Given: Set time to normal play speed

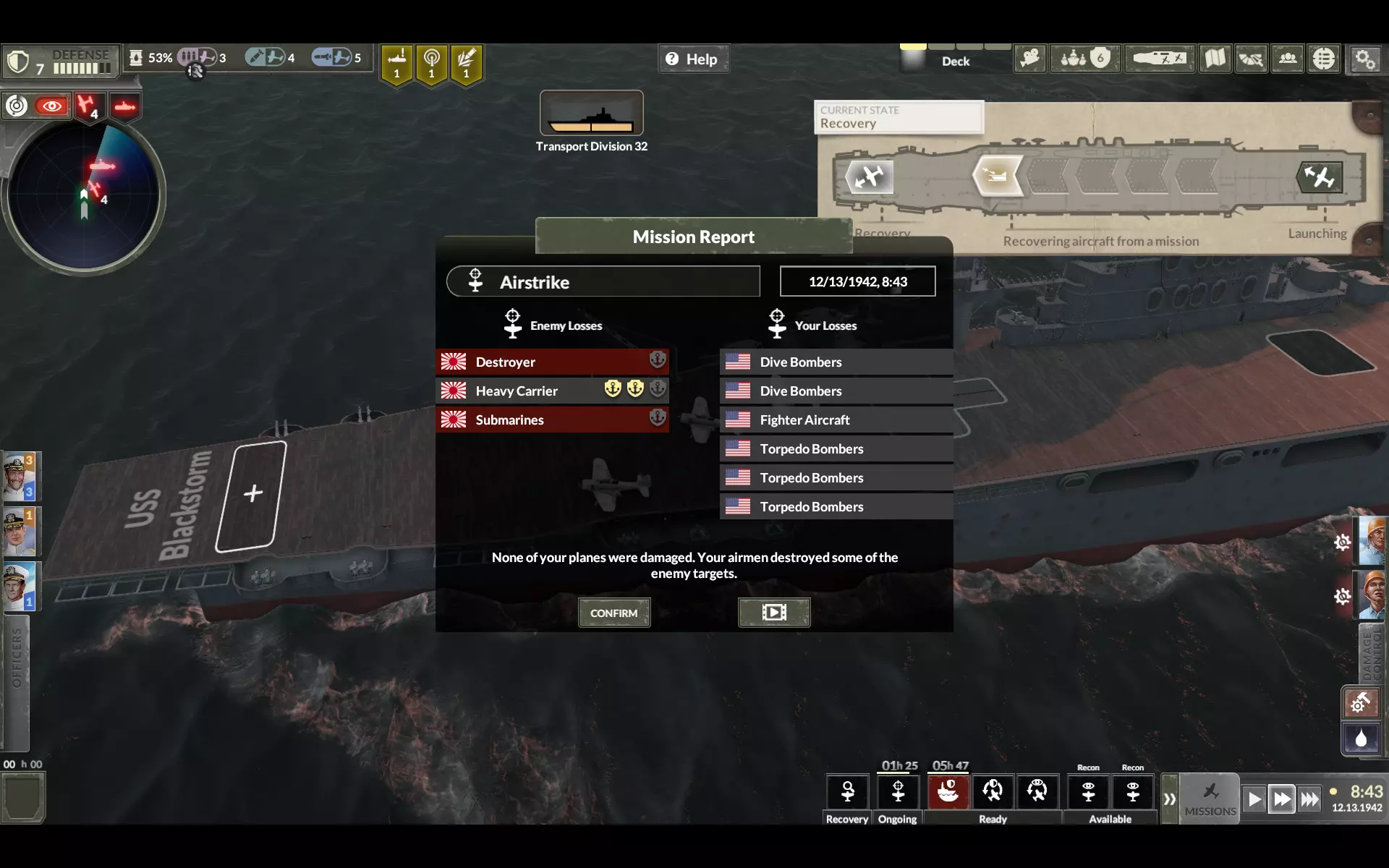Looking at the screenshot, I should click(1254, 799).
